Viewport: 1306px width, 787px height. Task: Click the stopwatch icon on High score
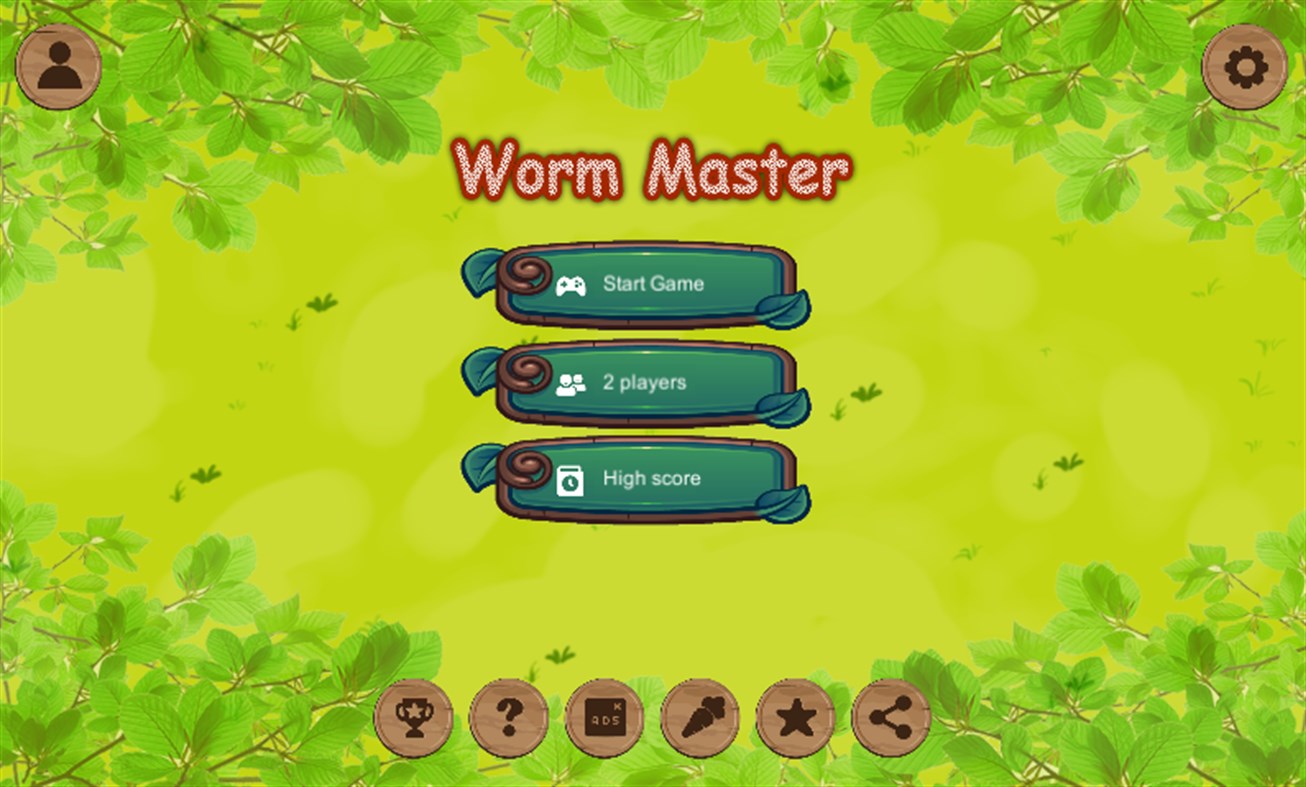570,480
